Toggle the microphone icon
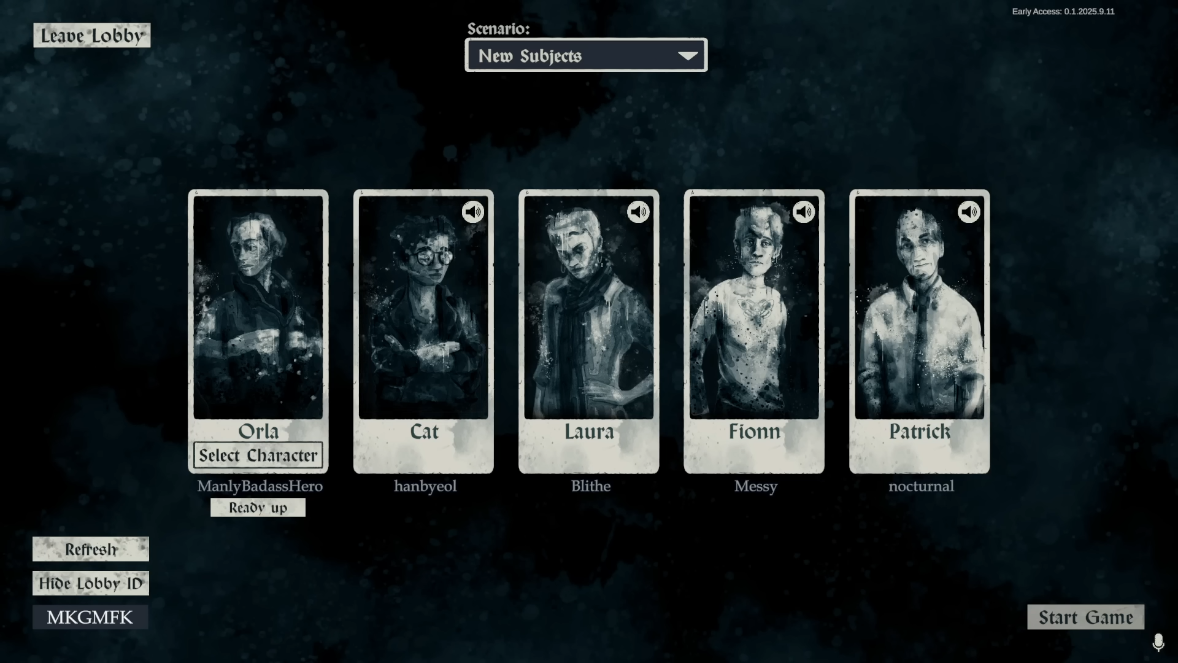Viewport: 1178px width, 663px height. pos(1158,642)
